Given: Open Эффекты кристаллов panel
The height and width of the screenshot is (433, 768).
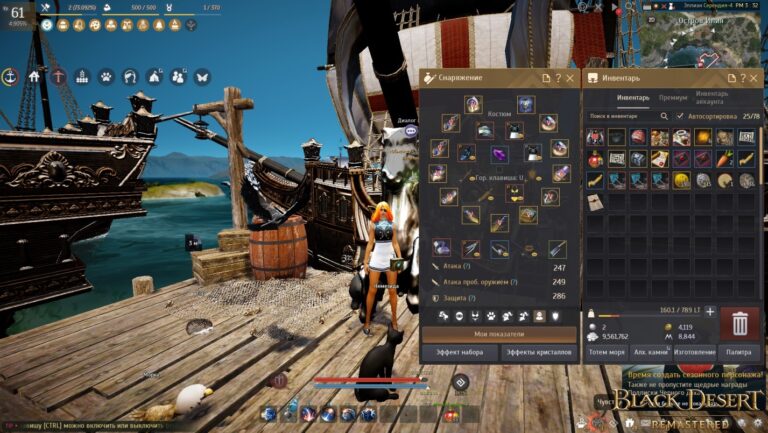Looking at the screenshot, I should (x=538, y=352).
